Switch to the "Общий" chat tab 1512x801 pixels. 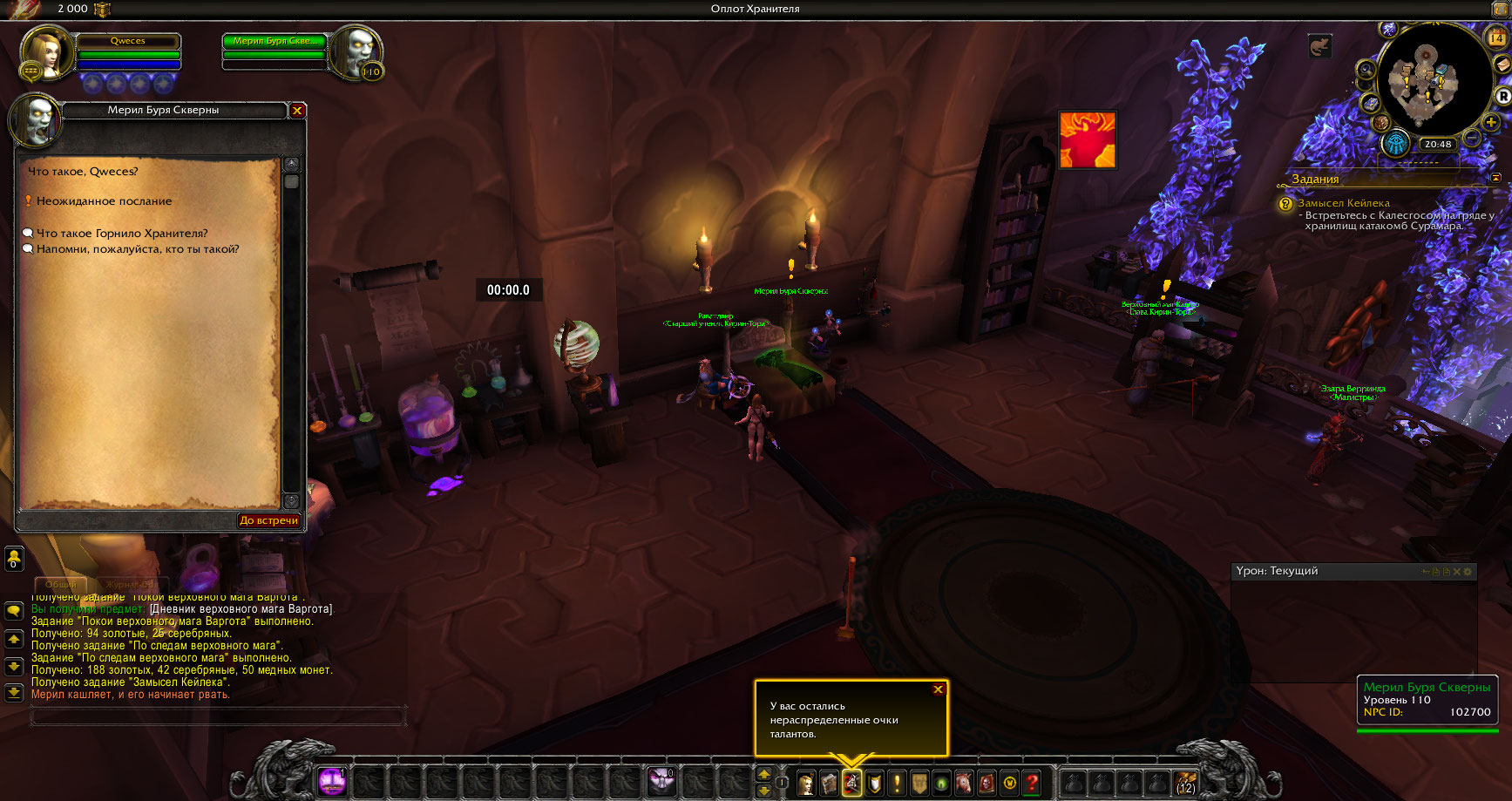(61, 584)
